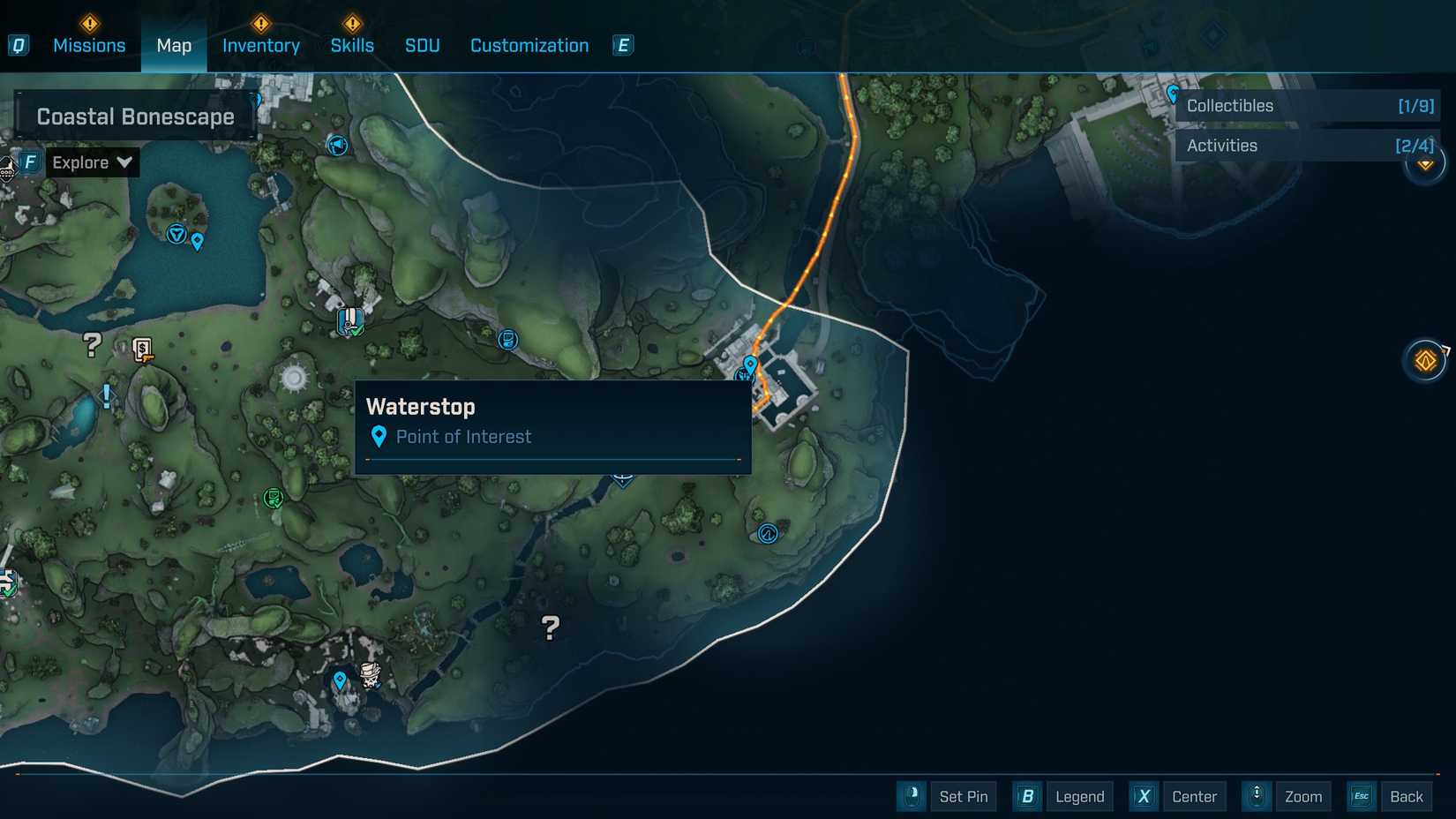The height and width of the screenshot is (819, 1456).
Task: Switch to the Inventory tab
Action: pos(259,45)
